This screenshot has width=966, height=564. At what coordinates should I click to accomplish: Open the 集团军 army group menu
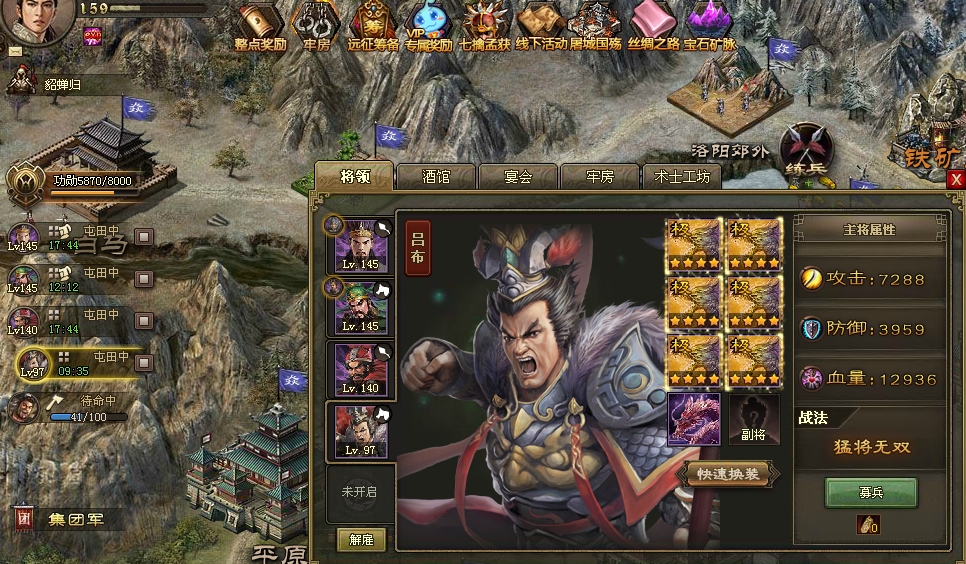pos(70,519)
